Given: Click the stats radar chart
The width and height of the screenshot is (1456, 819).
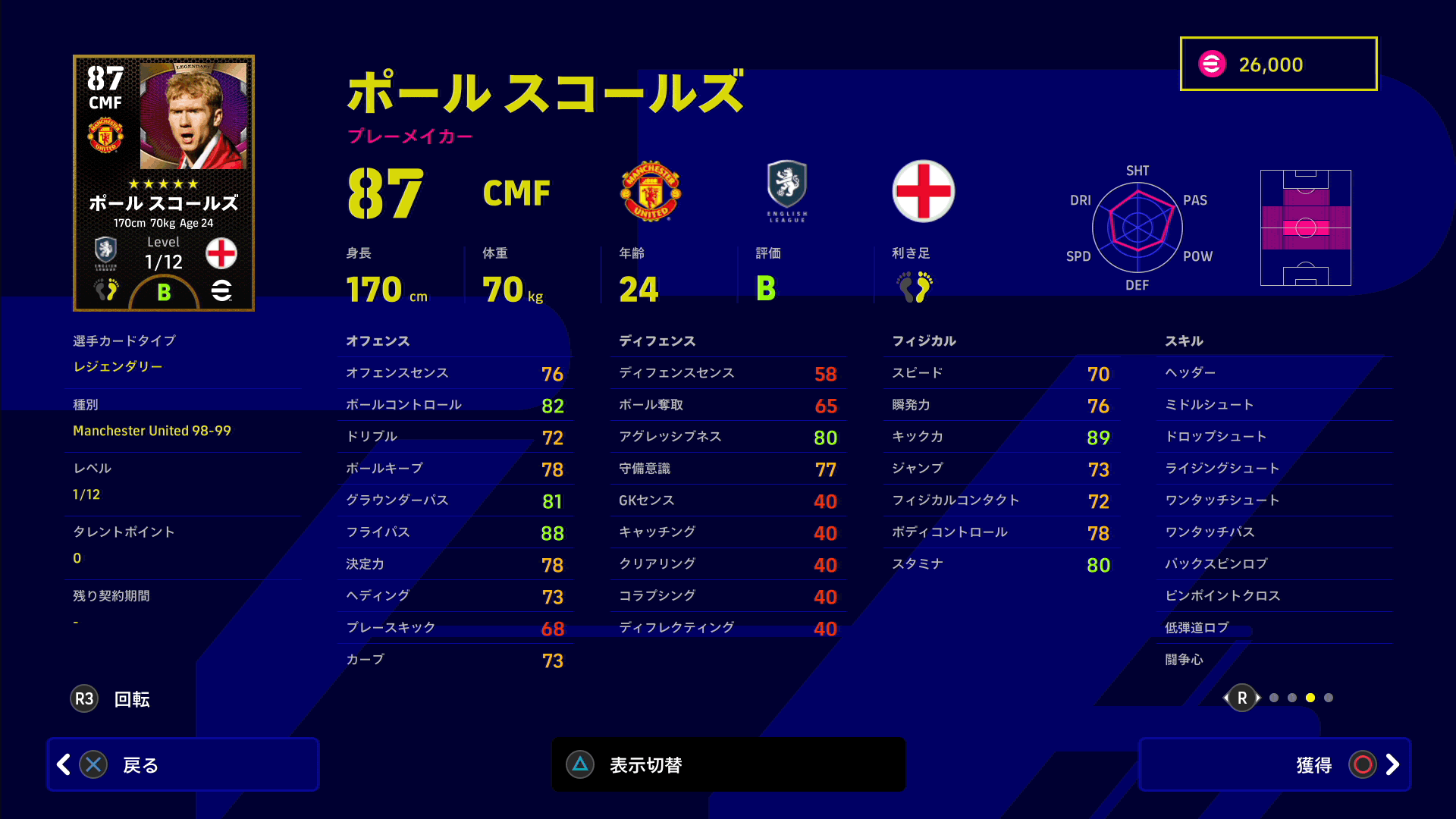Looking at the screenshot, I should 1137,227.
